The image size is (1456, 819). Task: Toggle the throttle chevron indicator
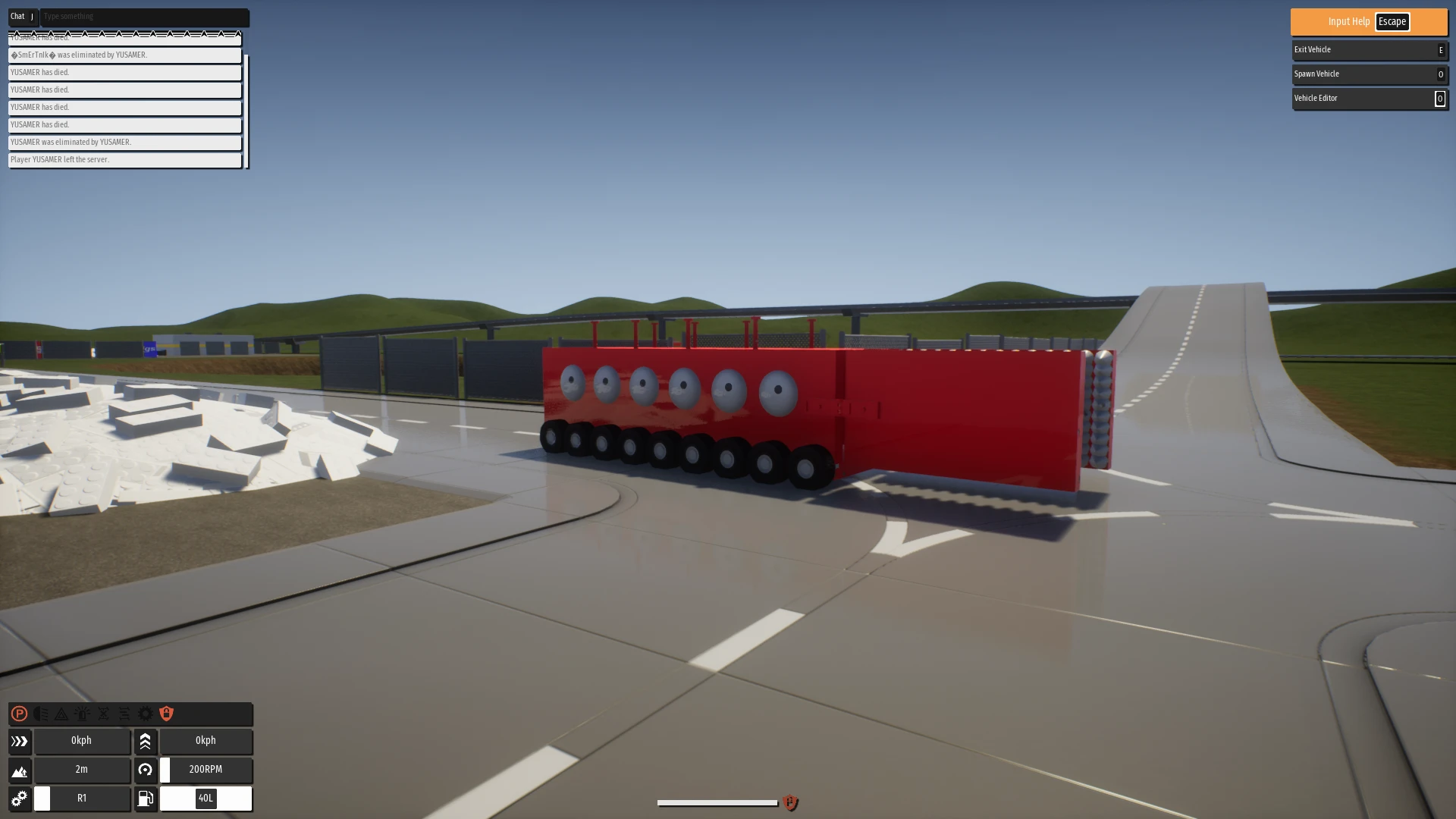tap(146, 741)
